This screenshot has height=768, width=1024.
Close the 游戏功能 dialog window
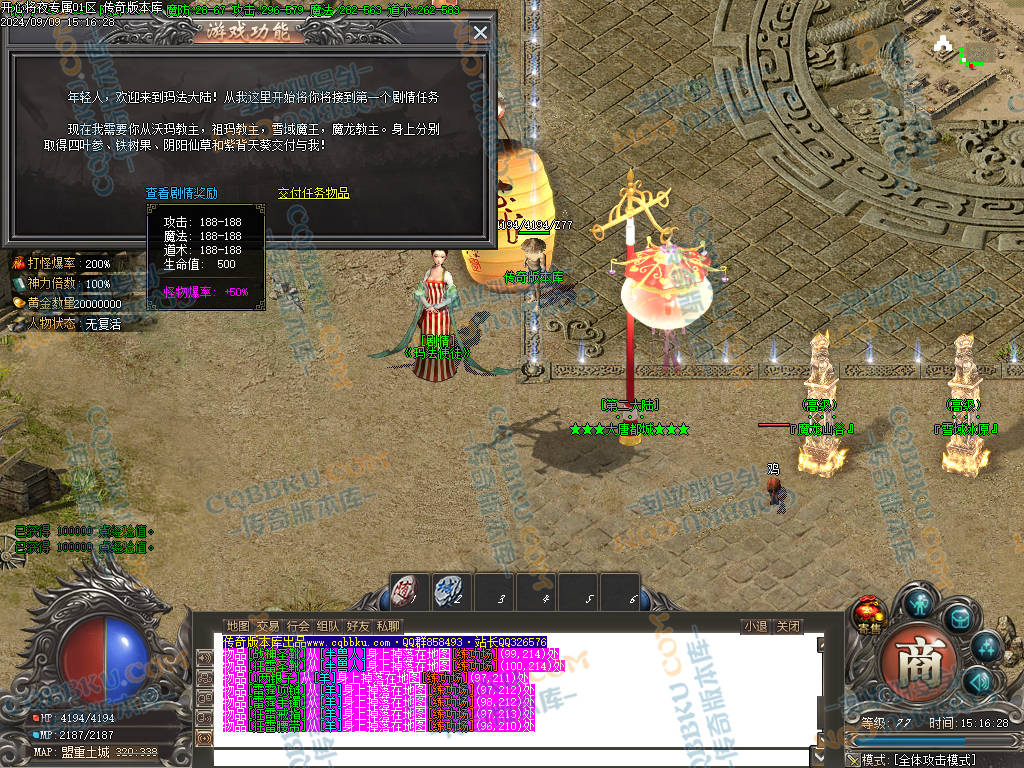click(480, 32)
